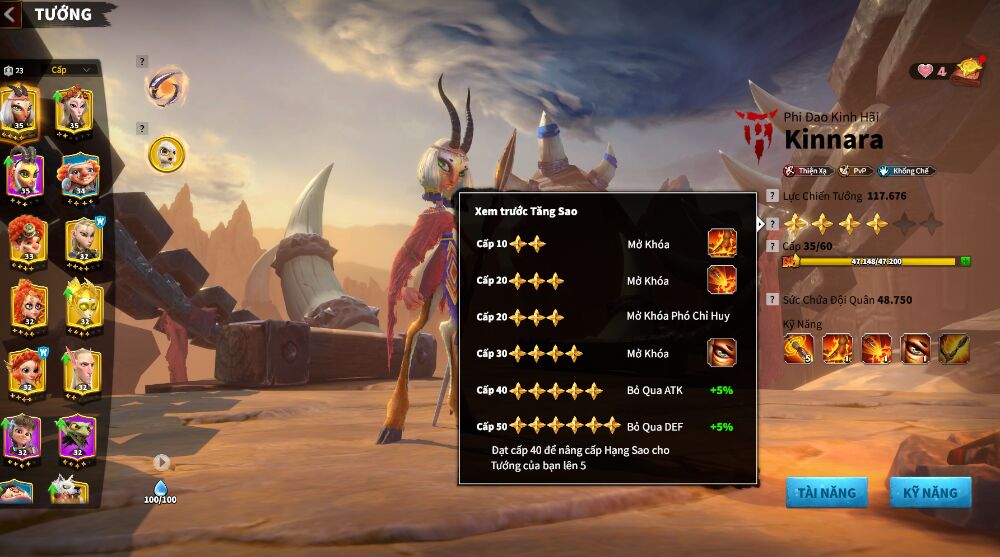Go back from the Tướng screen
The height and width of the screenshot is (557, 1000).
pos(12,14)
